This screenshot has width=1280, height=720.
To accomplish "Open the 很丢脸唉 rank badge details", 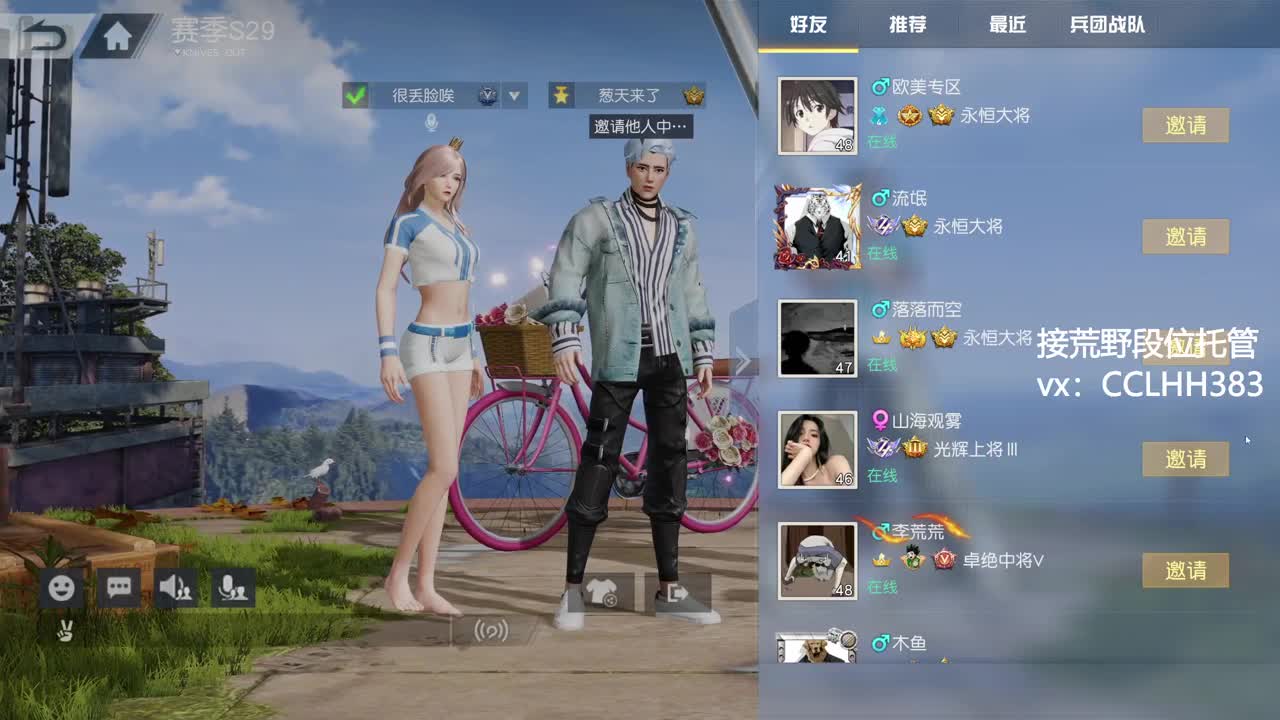I will 485,96.
